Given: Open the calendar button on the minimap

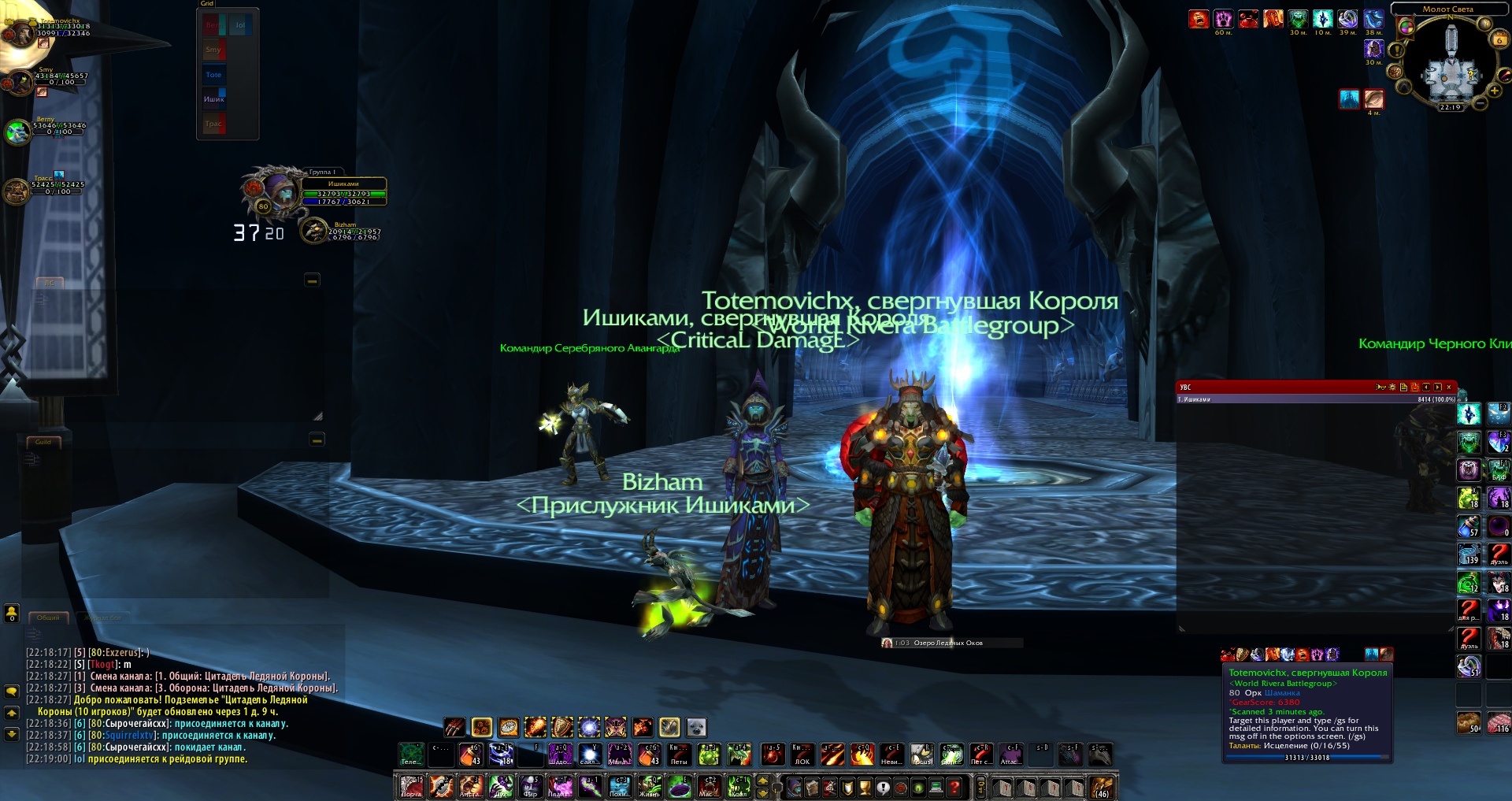Looking at the screenshot, I should (x=1499, y=39).
